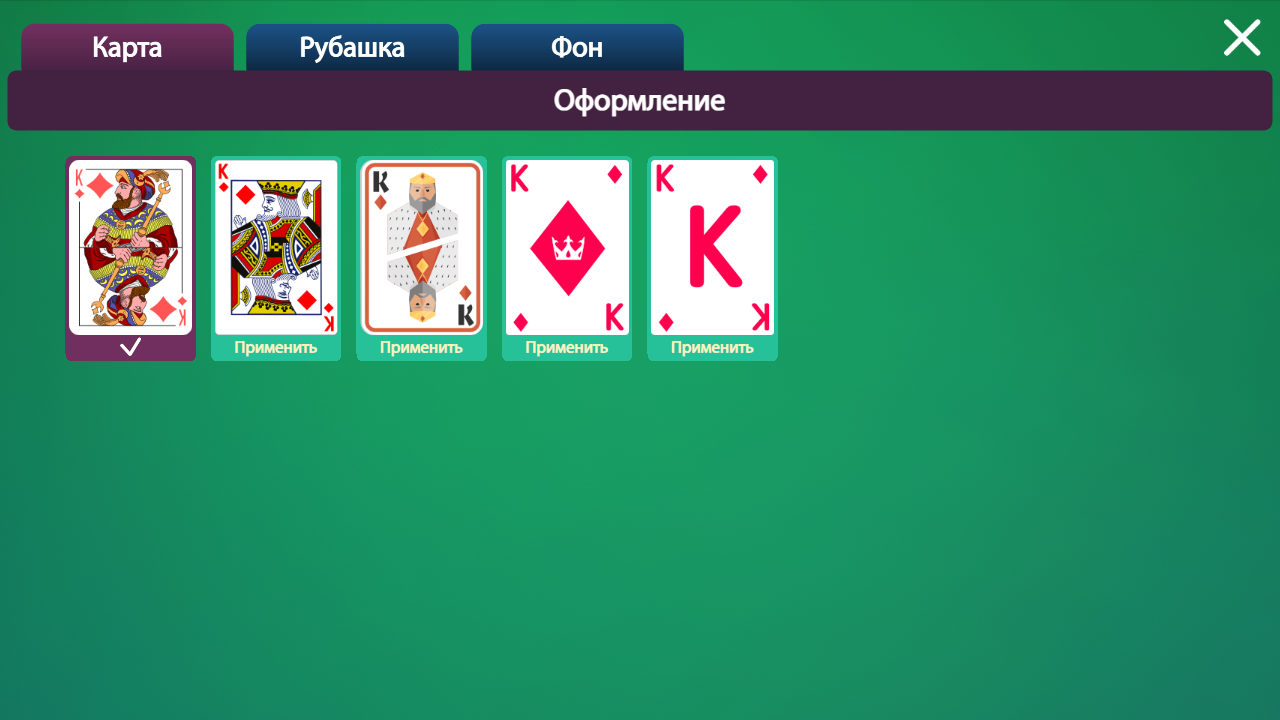
Task: Click the second card style preview
Action: 275,245
